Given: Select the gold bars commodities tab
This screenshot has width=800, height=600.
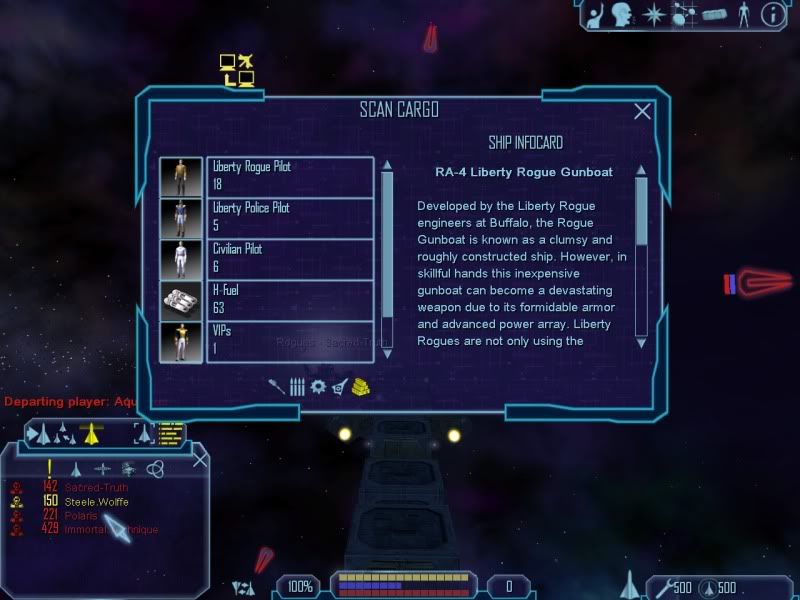Looking at the screenshot, I should pyautogui.click(x=361, y=387).
